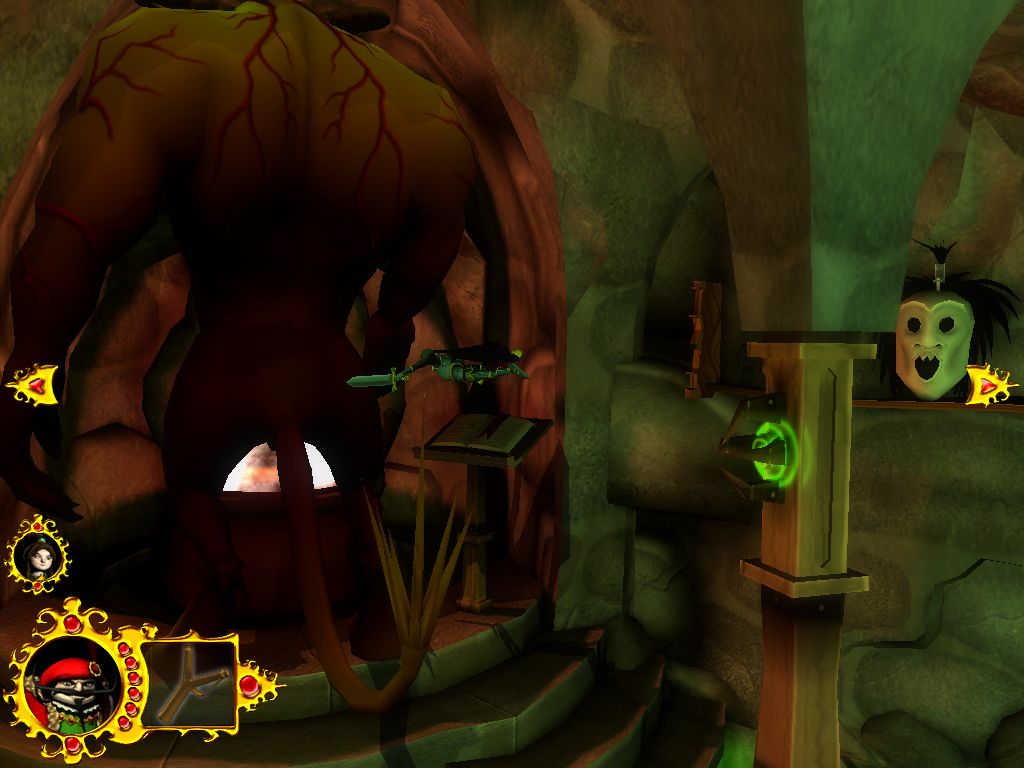Switch to the dark-haired girl character portrait

pyautogui.click(x=40, y=555)
